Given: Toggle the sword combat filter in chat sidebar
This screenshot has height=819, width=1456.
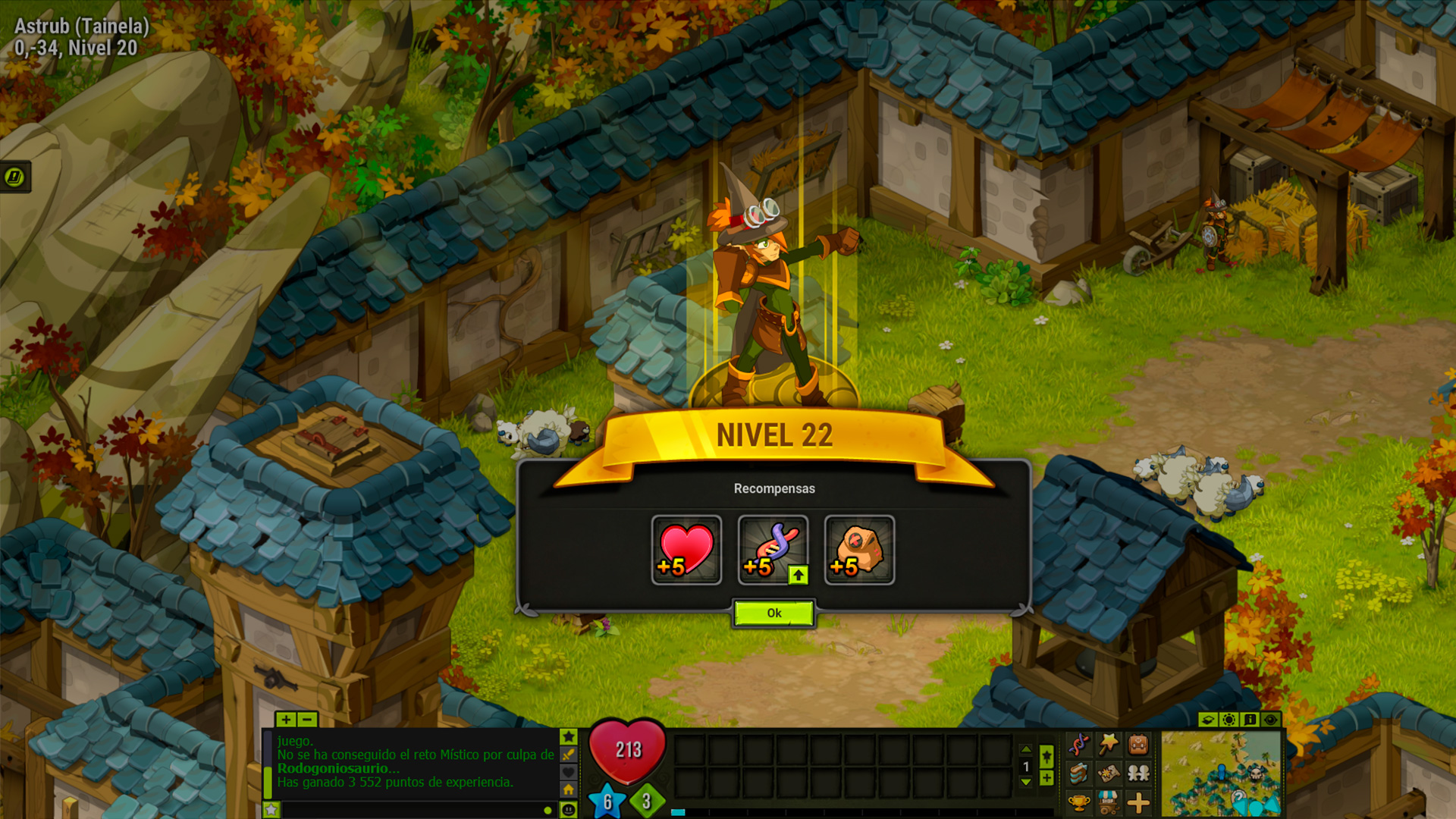Looking at the screenshot, I should coord(569,755).
